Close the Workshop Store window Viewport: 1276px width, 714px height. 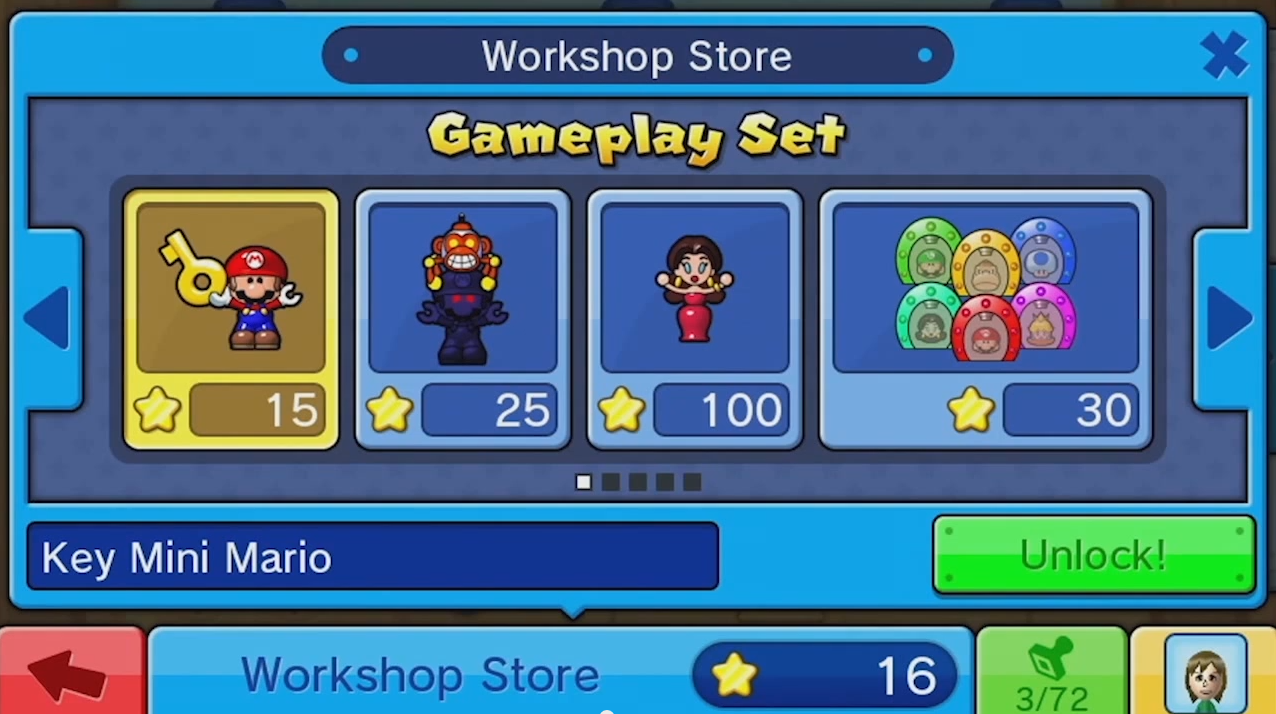[x=1225, y=55]
